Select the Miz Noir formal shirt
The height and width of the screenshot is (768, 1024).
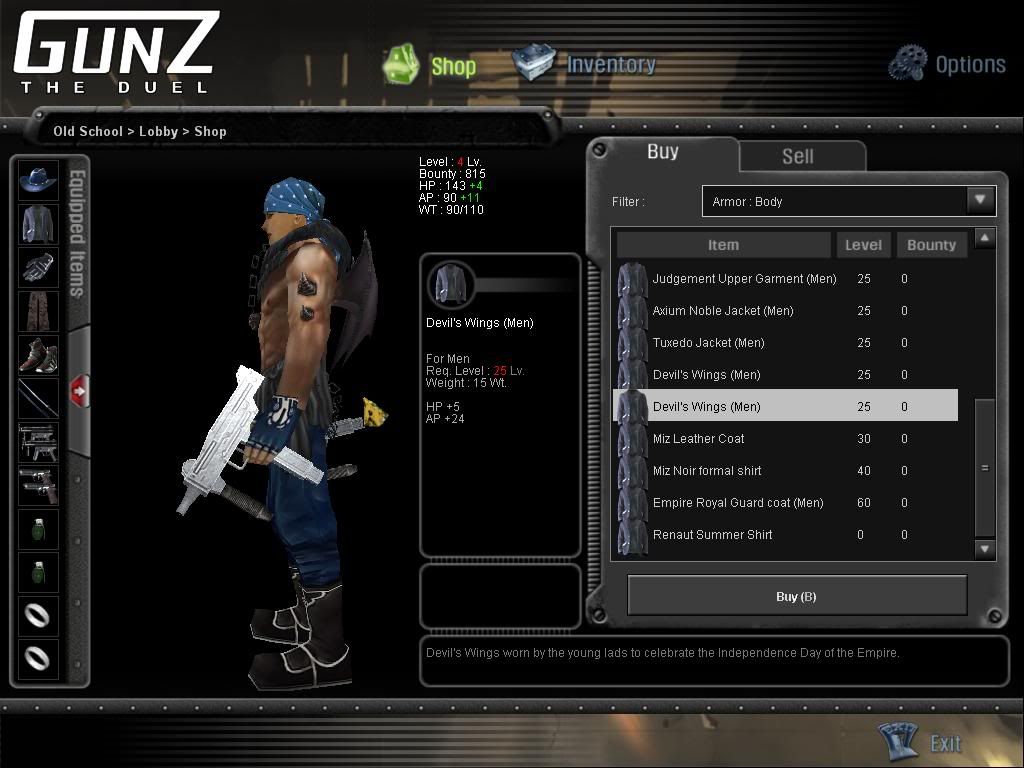point(706,471)
